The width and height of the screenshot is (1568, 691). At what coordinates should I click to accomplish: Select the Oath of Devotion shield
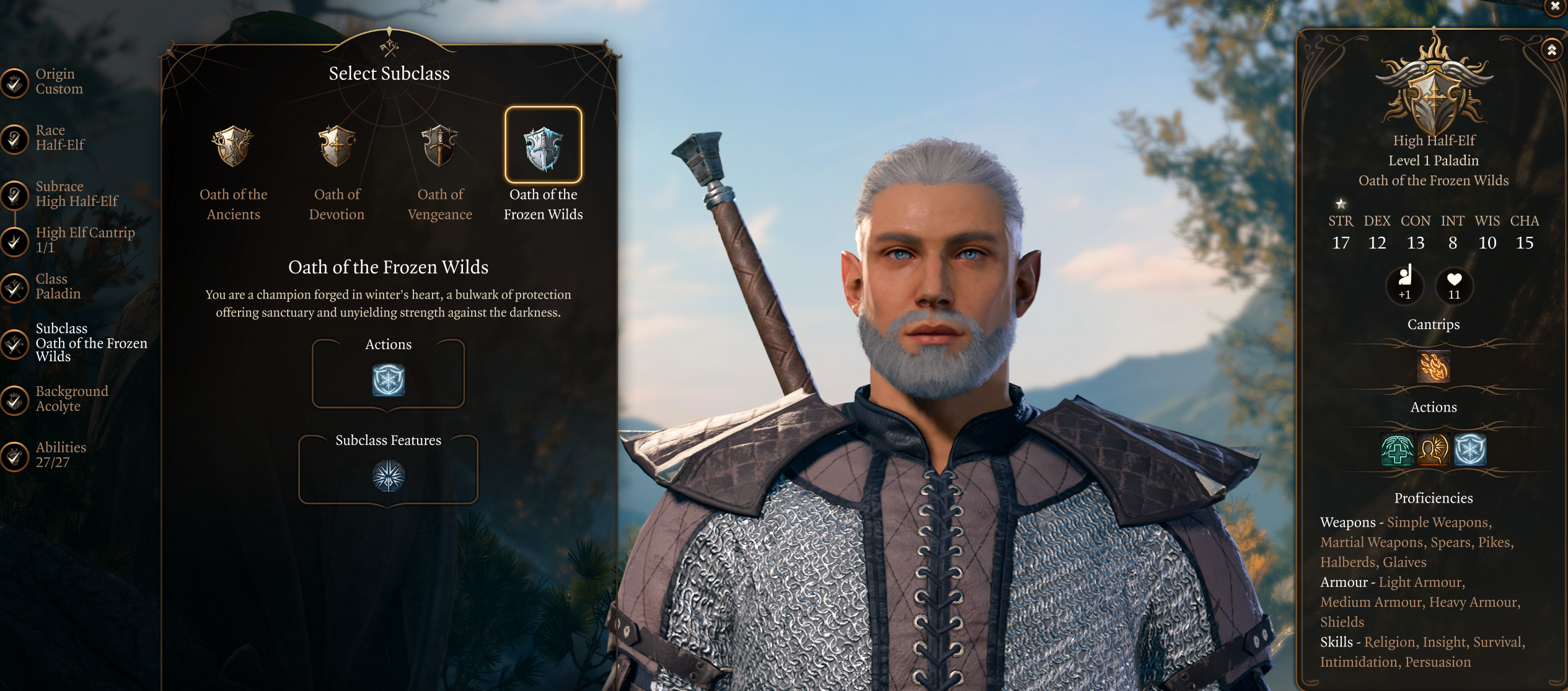pos(336,146)
